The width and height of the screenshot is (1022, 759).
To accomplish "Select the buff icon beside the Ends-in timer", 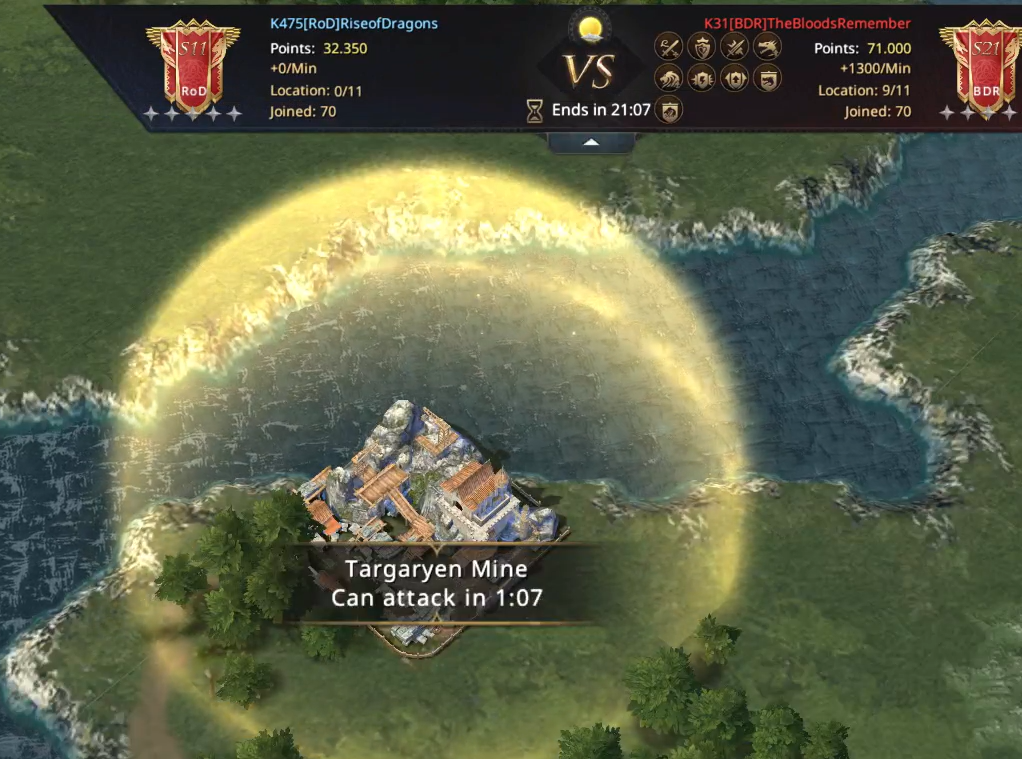I will (668, 110).
